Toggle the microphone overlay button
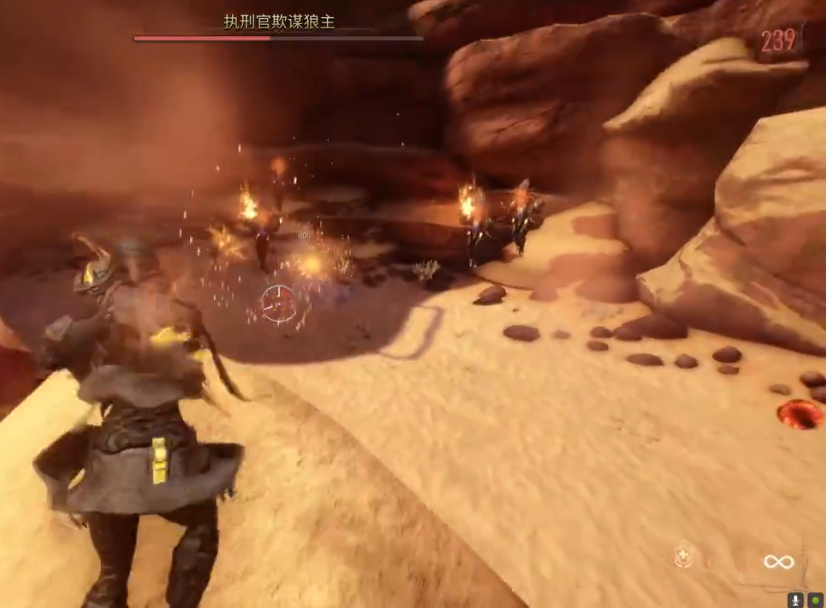This screenshot has width=826, height=608. [x=796, y=600]
